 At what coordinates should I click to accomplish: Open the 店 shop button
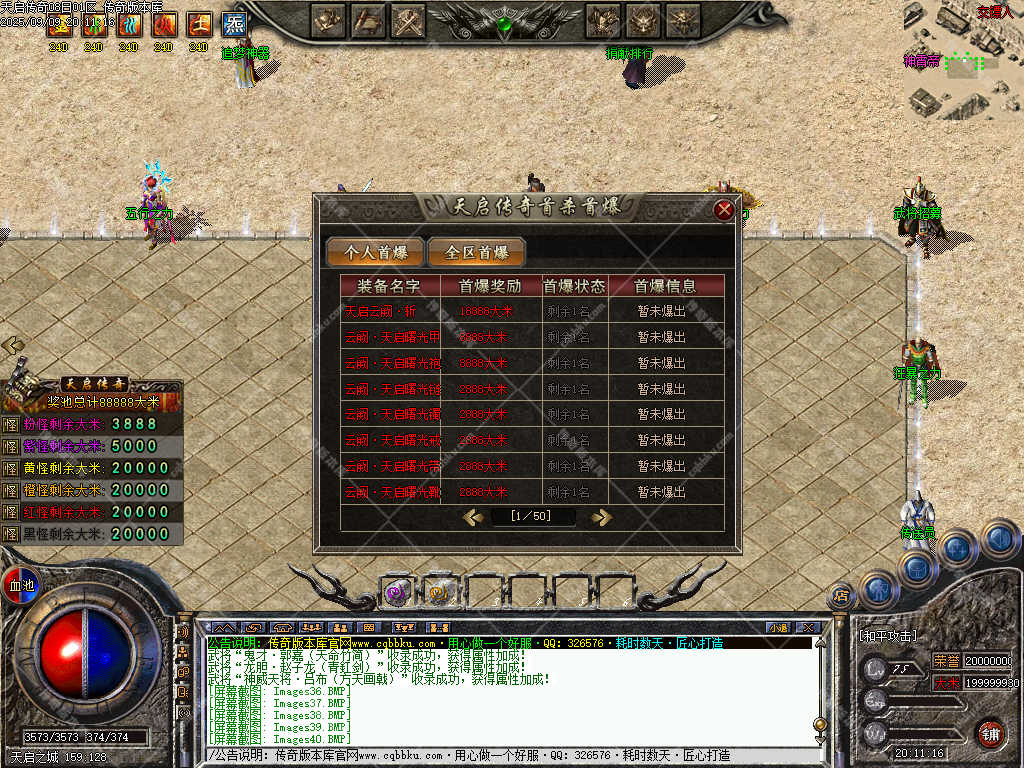[842, 596]
